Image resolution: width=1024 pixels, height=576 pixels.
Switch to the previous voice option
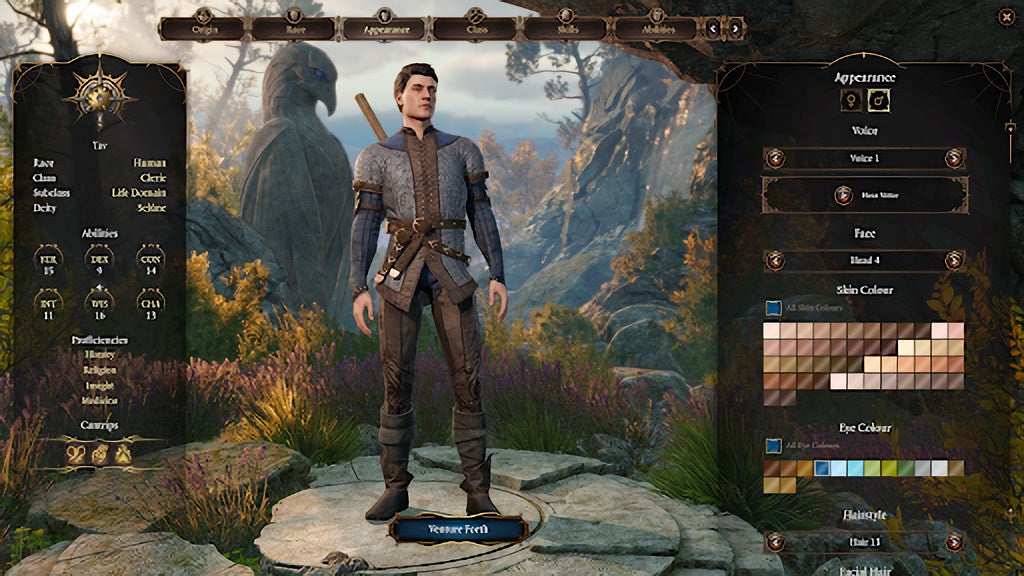[x=775, y=158]
